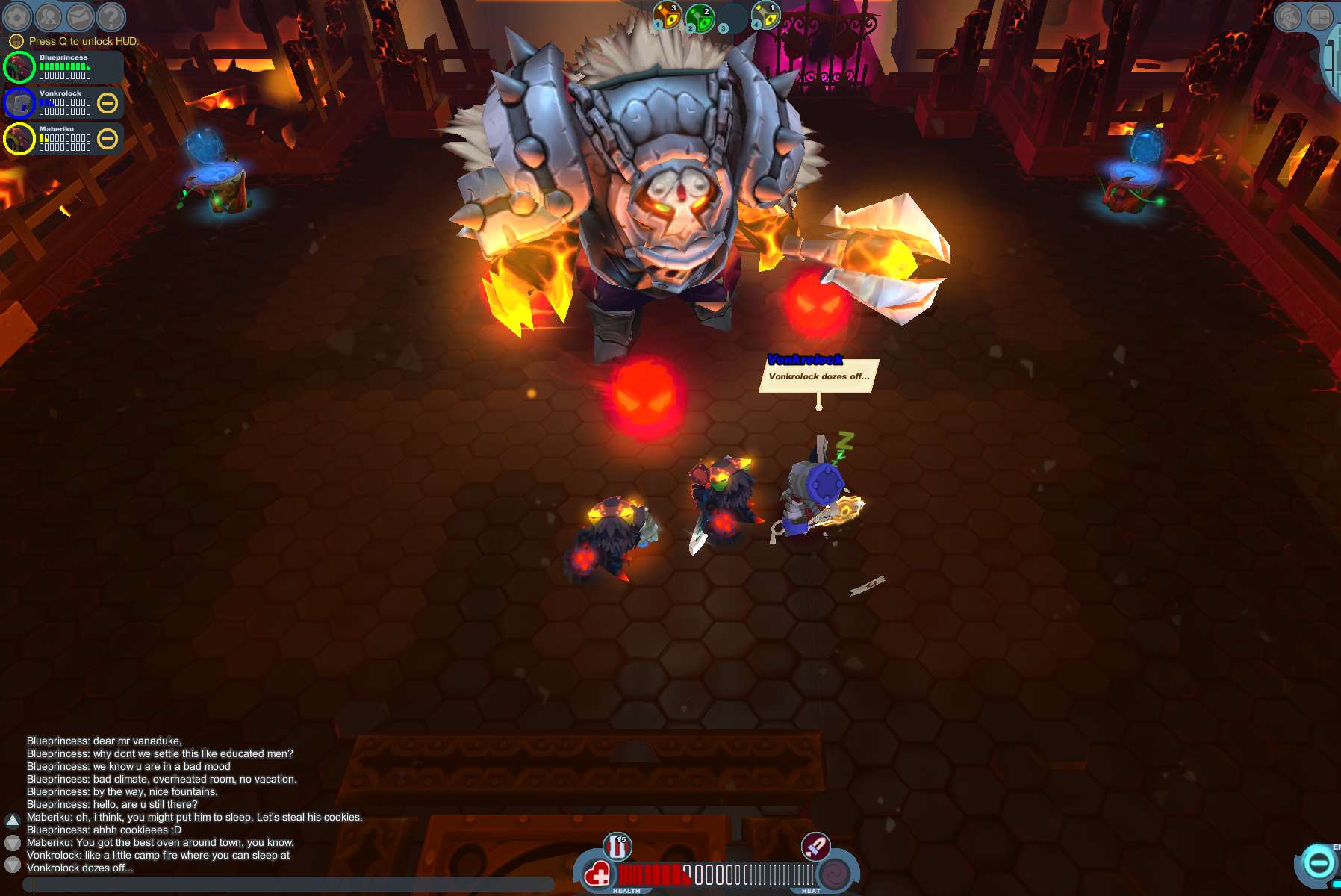
Task: Click the yellow minus button beside Maberiku
Action: 108,139
